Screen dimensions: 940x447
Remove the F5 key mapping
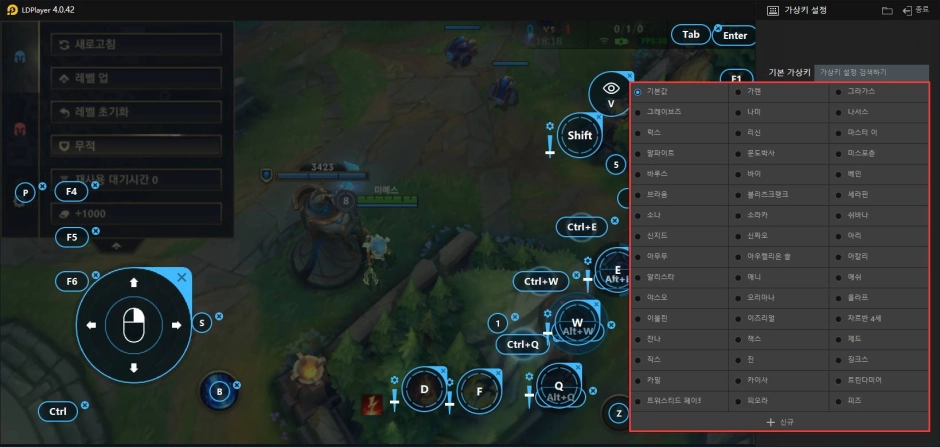(96, 231)
